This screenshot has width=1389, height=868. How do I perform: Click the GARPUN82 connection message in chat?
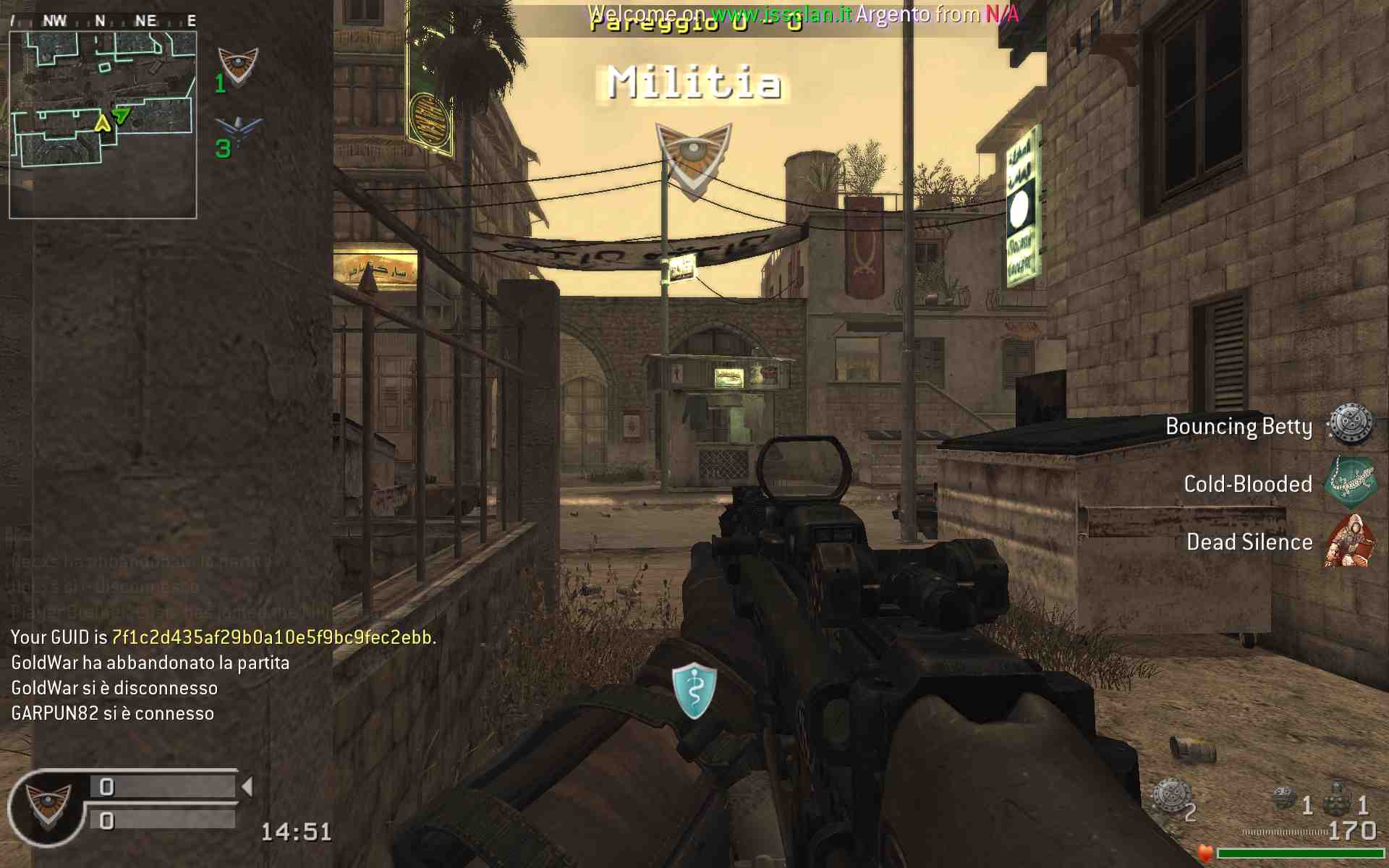(113, 713)
